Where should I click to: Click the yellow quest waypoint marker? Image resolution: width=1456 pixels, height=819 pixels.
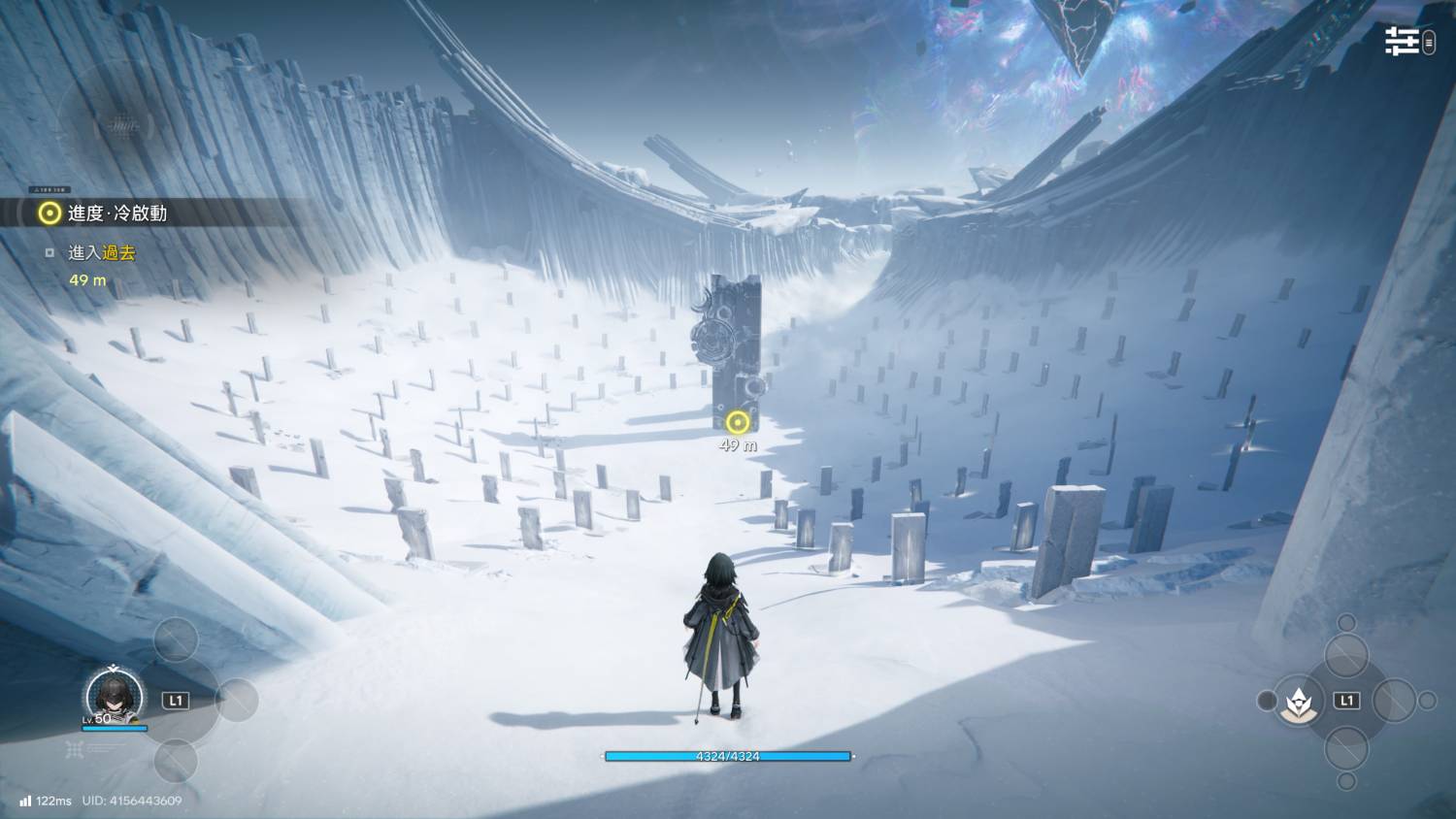coord(738,422)
